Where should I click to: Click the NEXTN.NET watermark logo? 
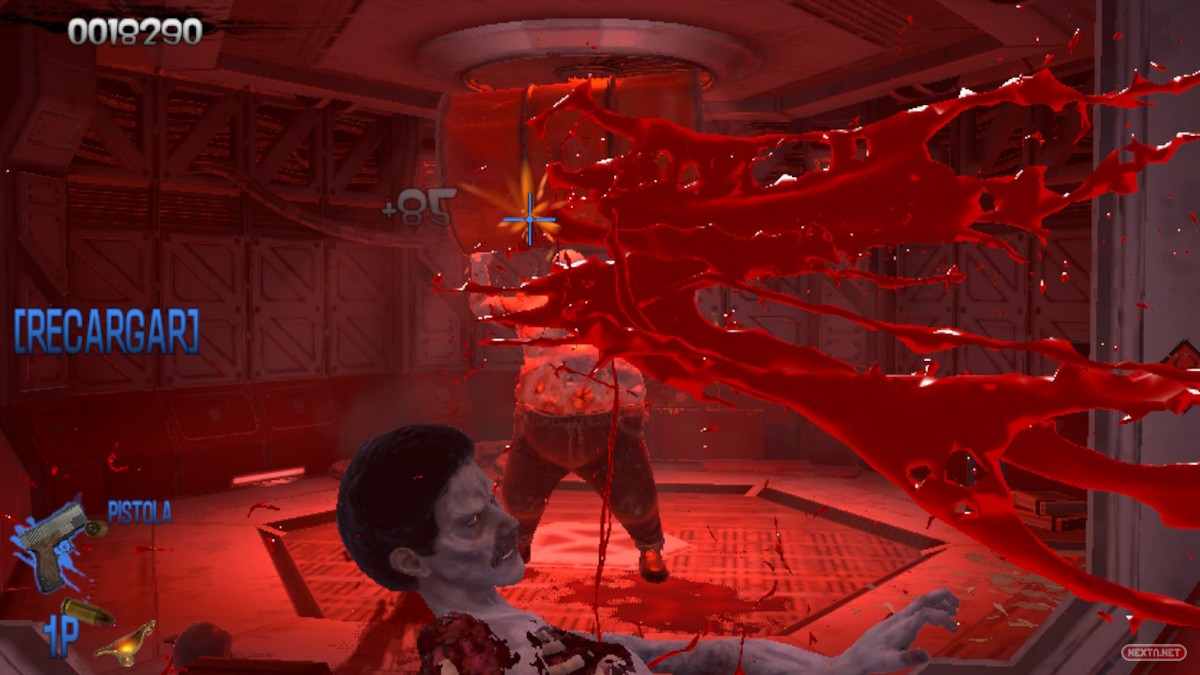pyautogui.click(x=1153, y=652)
